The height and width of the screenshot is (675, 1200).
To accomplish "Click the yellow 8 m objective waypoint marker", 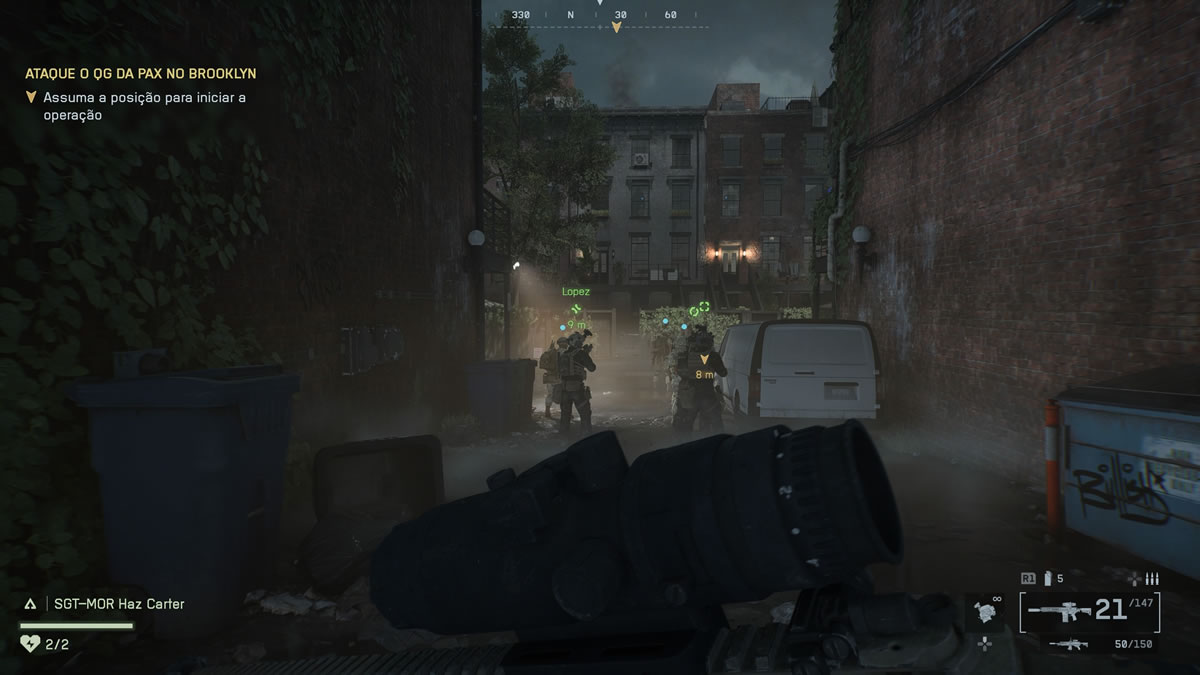I will [705, 359].
